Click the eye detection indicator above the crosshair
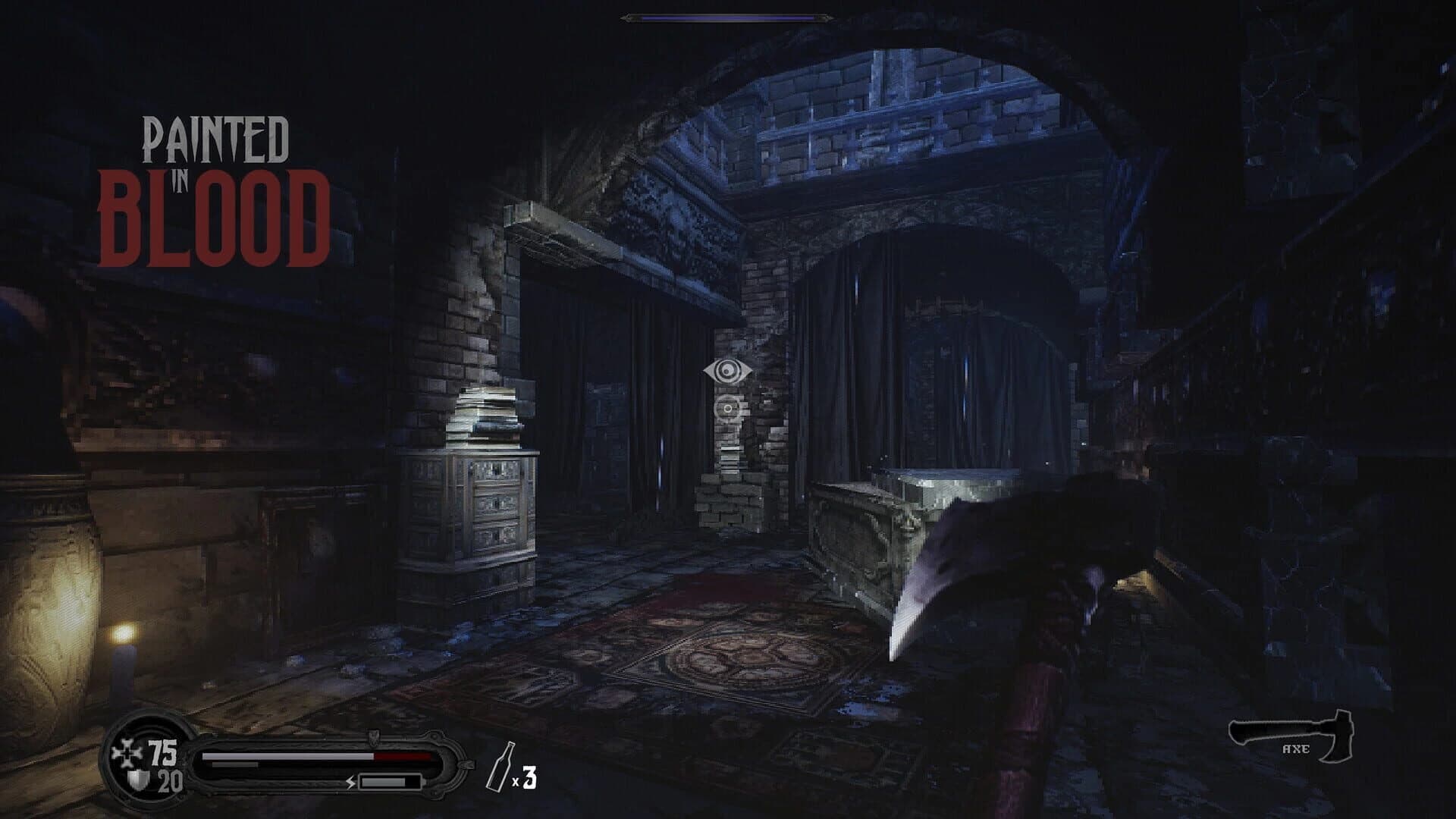The height and width of the screenshot is (819, 1456). [x=728, y=371]
